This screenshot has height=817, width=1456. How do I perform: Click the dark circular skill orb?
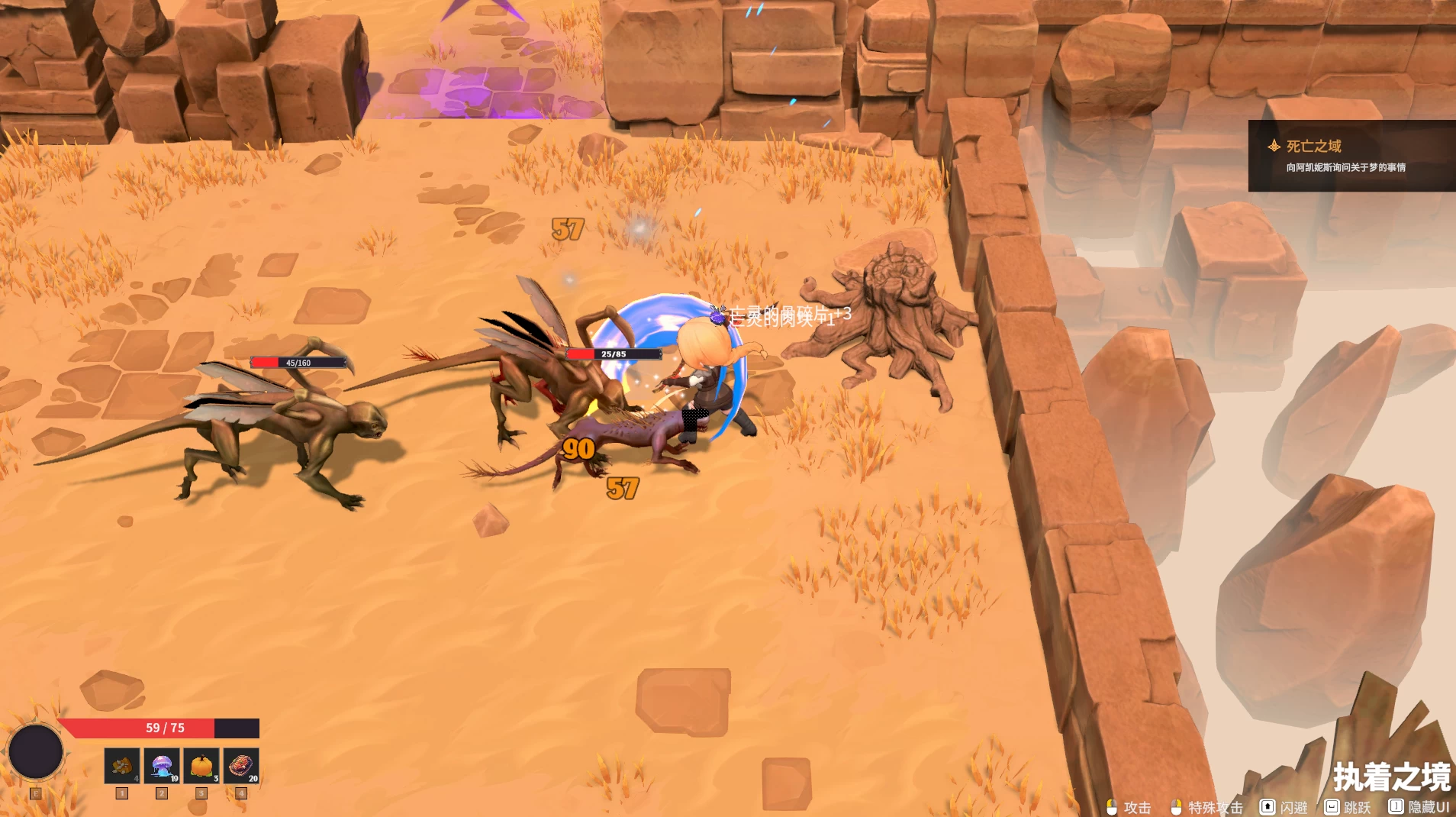[35, 751]
